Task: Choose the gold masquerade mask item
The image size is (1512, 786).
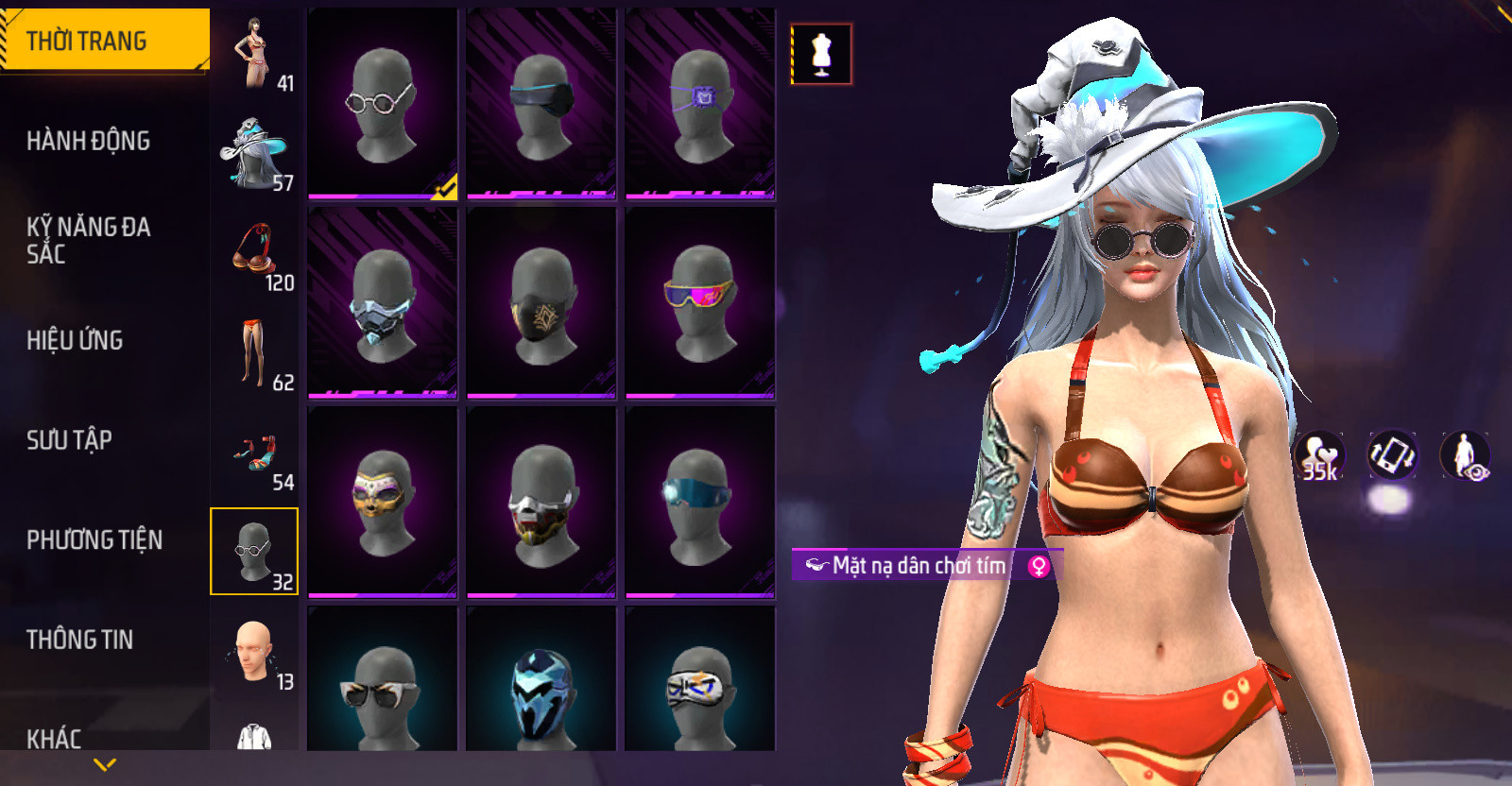Action: pyautogui.click(x=383, y=503)
